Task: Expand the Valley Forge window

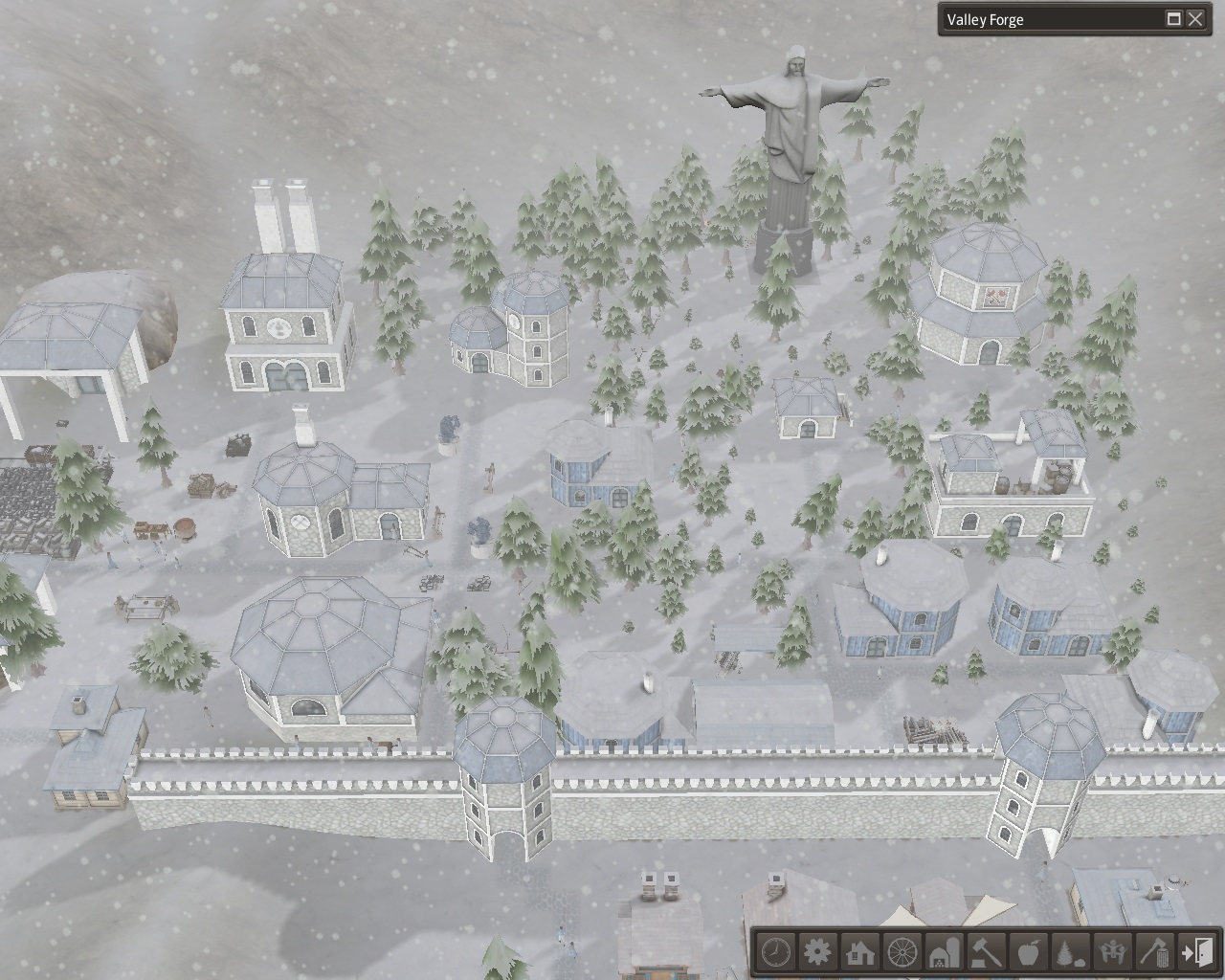Action: [x=1174, y=19]
